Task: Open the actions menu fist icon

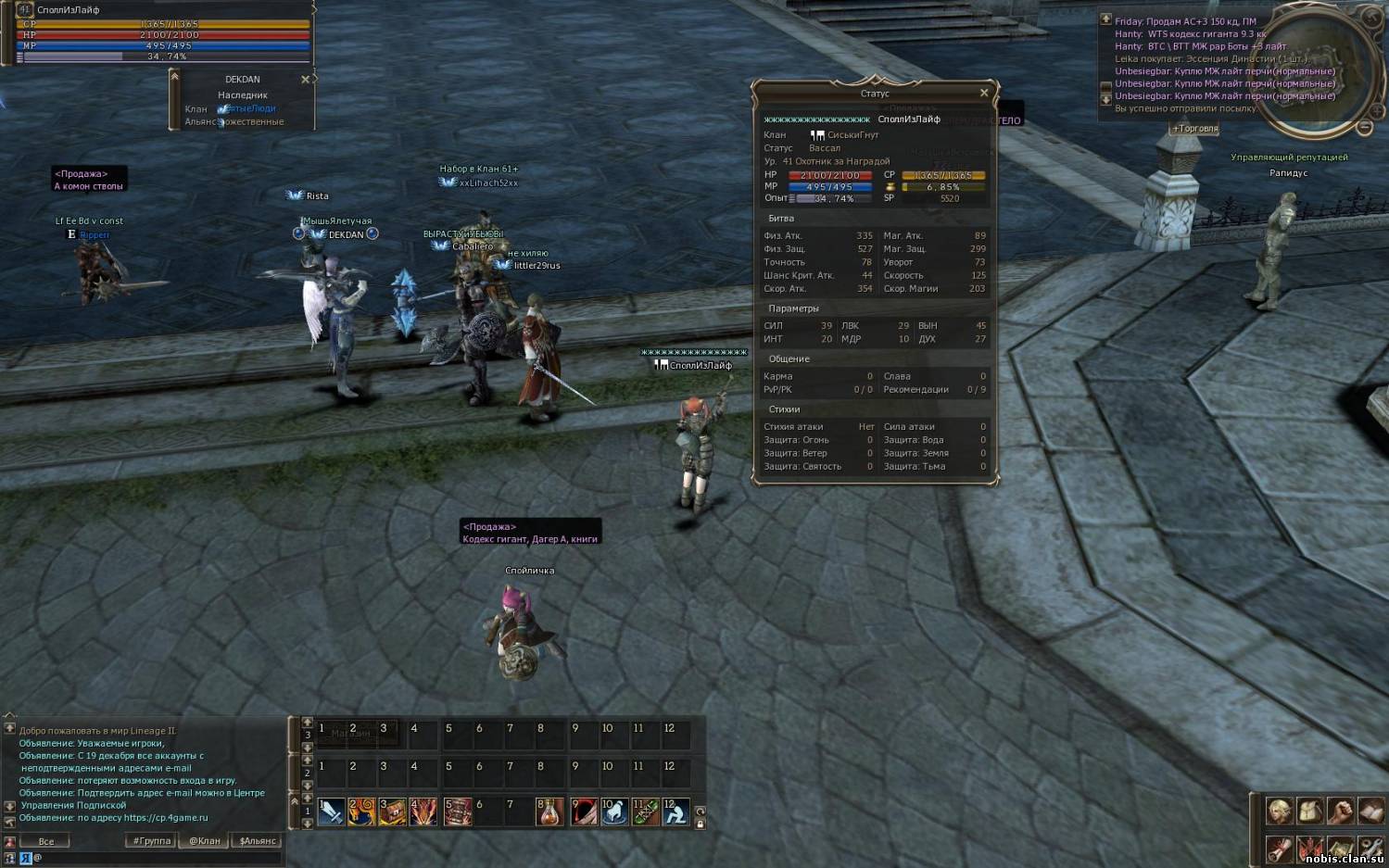Action: (x=1340, y=811)
